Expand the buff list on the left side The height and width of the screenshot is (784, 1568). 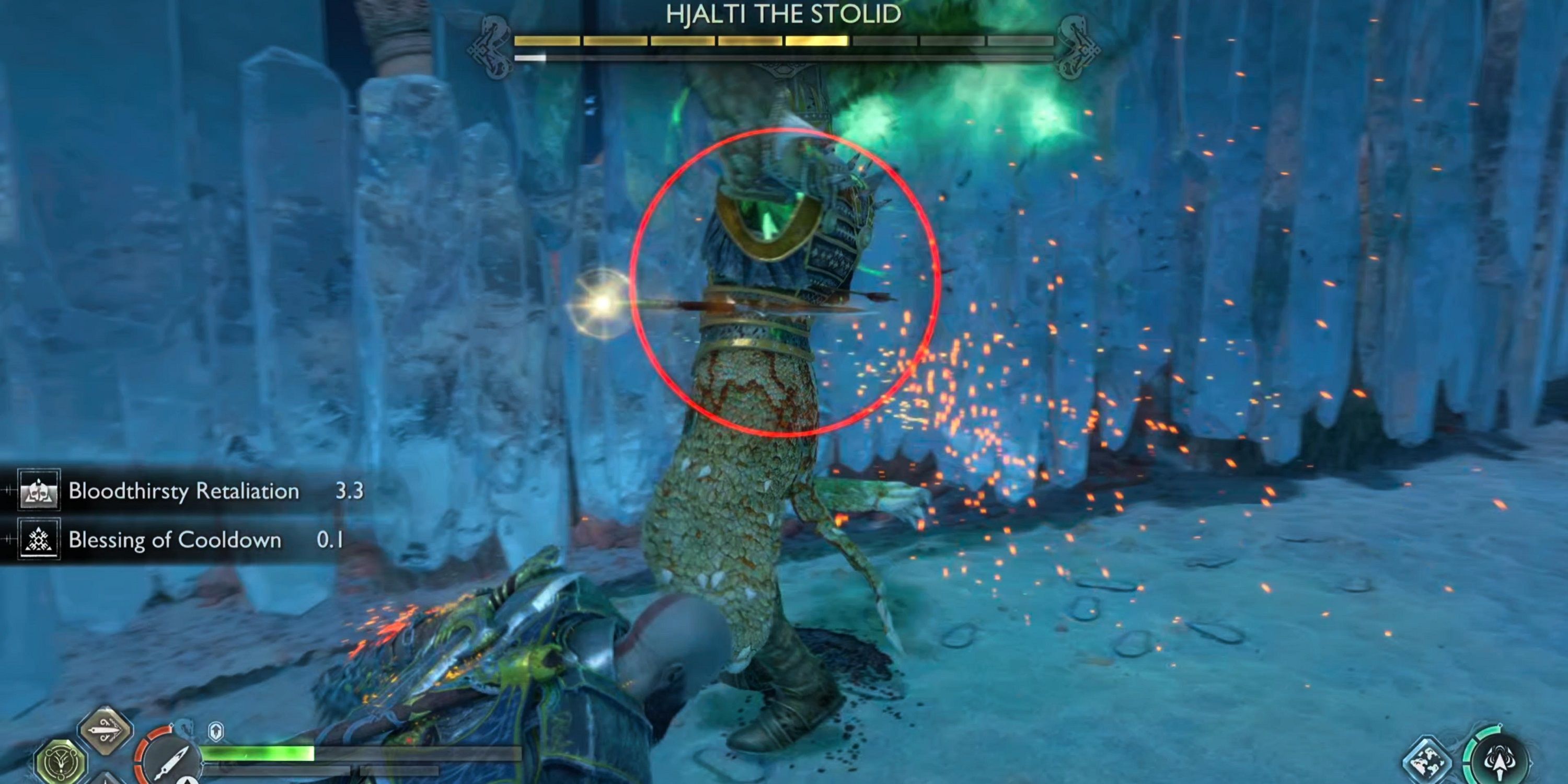tap(182, 516)
